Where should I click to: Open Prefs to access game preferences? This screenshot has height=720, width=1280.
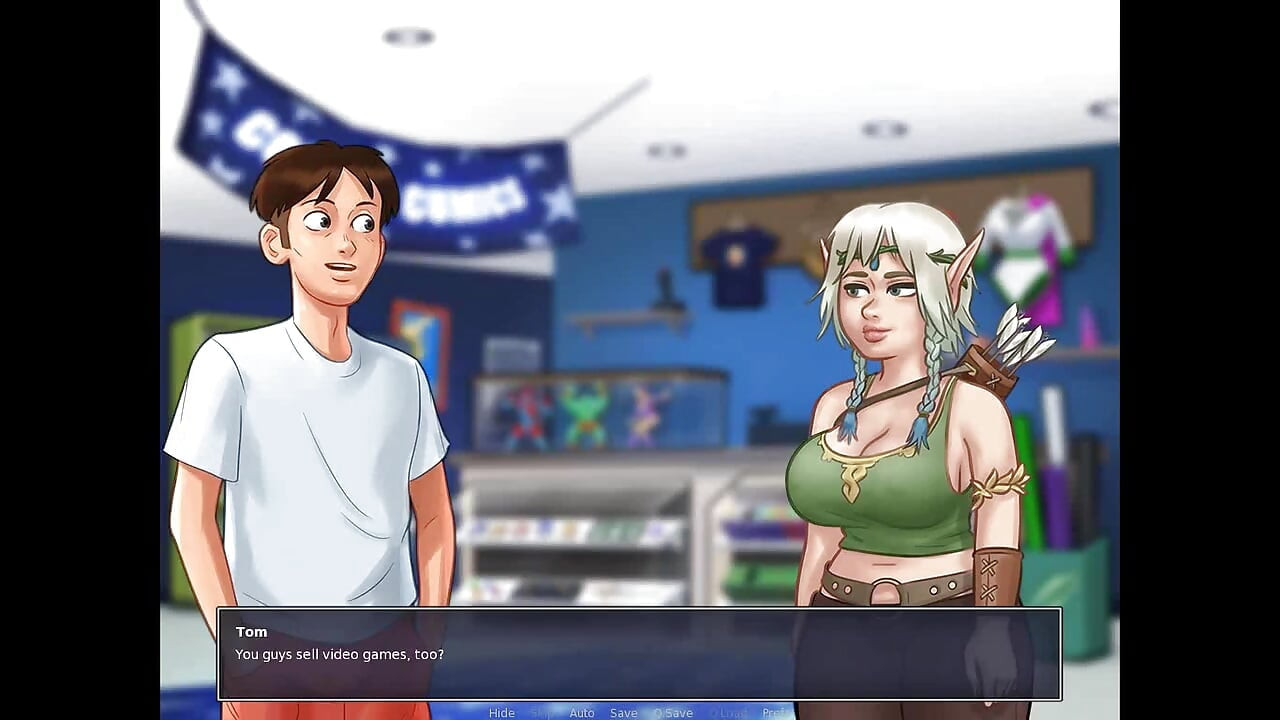pyautogui.click(x=778, y=712)
